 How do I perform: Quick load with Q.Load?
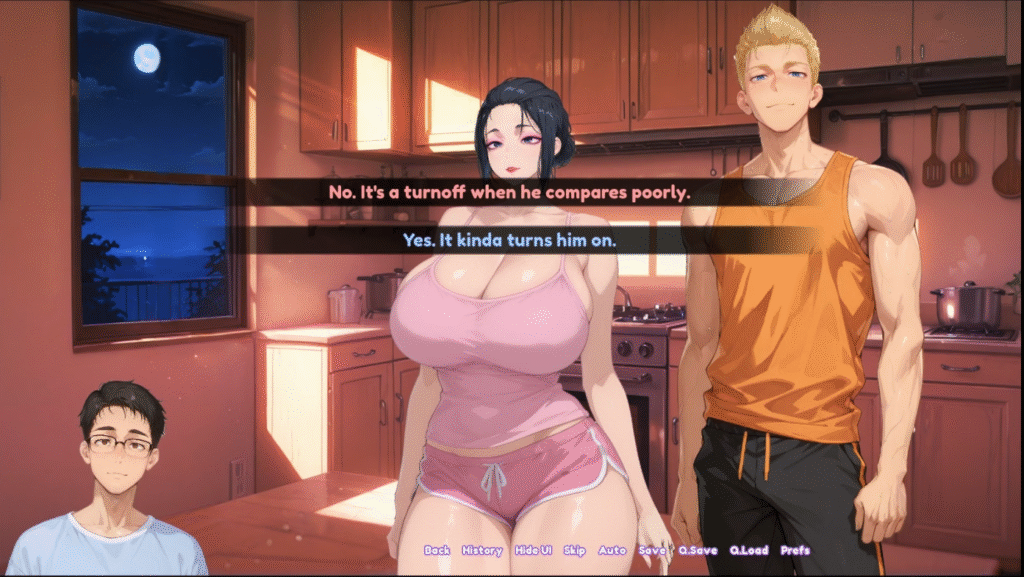pyautogui.click(x=748, y=550)
